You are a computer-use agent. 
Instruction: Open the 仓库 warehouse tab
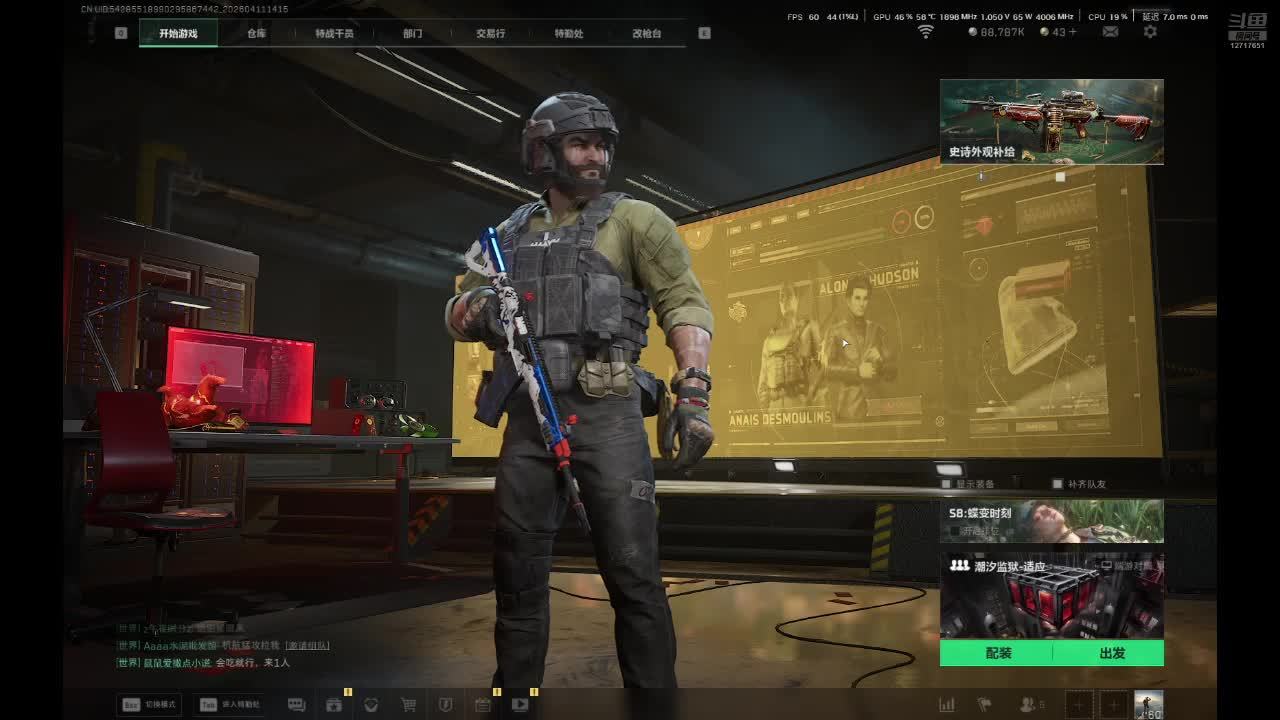click(257, 33)
